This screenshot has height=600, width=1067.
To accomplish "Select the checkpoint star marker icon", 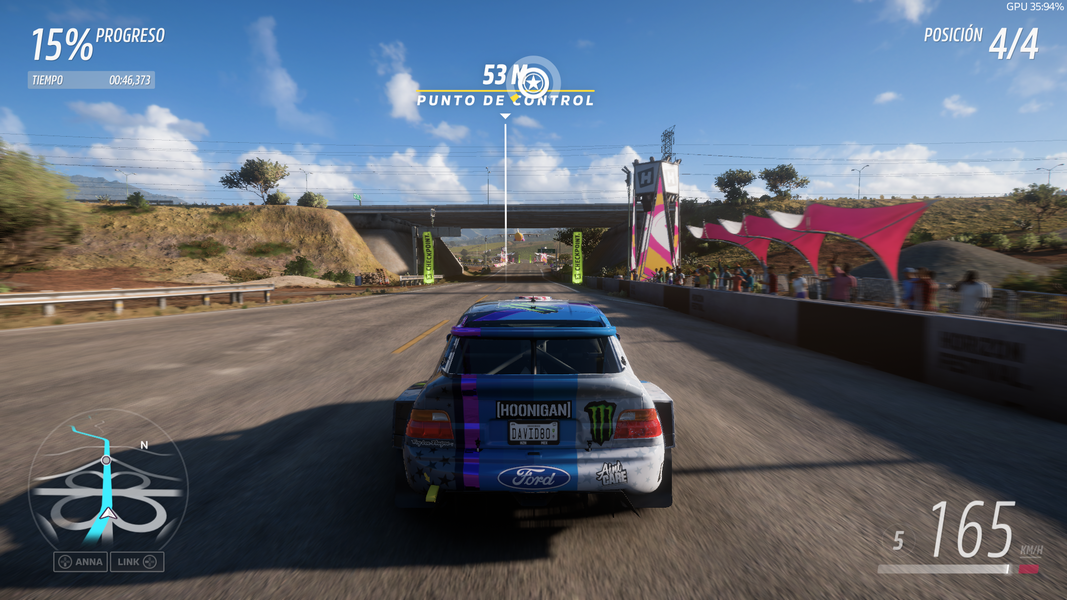I will pyautogui.click(x=534, y=80).
